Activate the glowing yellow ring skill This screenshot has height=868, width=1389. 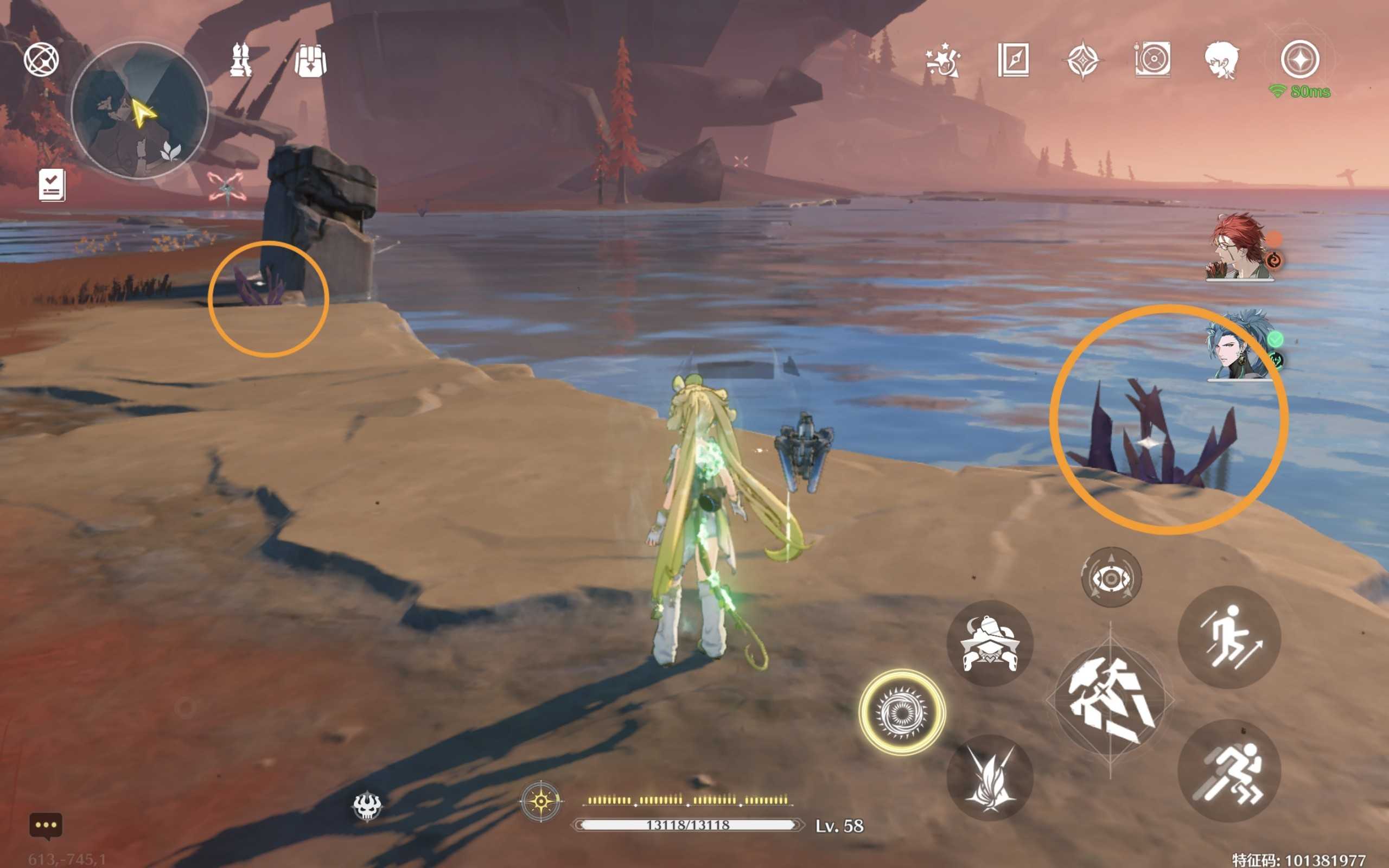pyautogui.click(x=902, y=712)
